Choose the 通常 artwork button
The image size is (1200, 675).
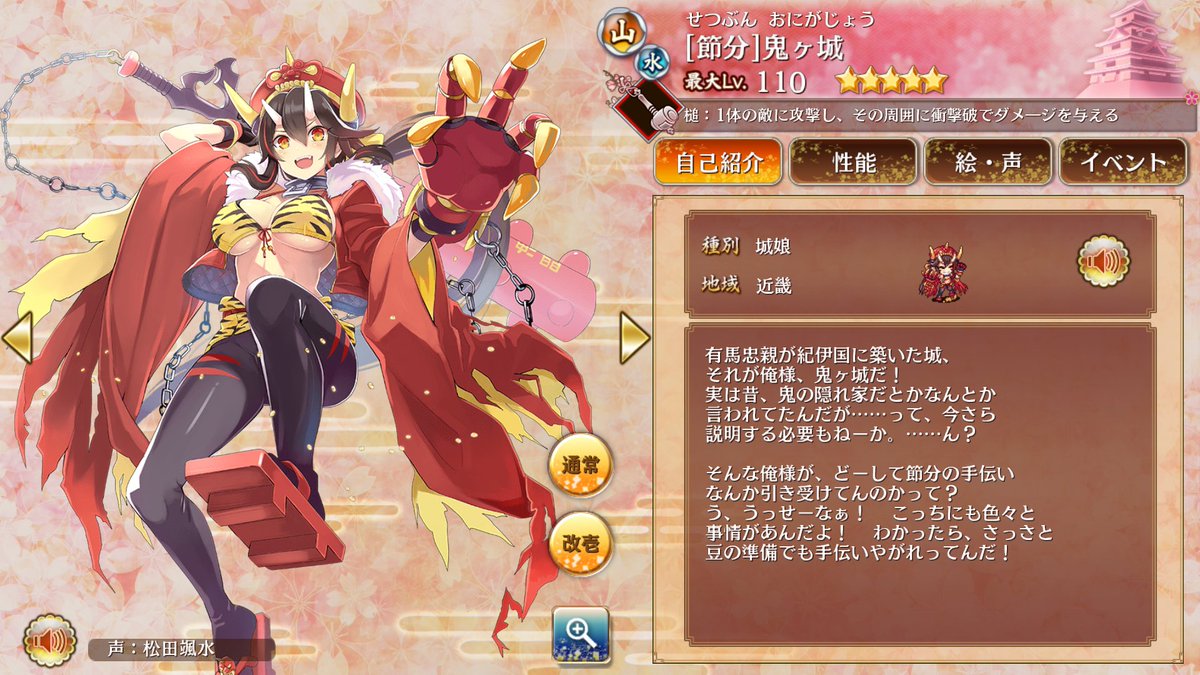click(x=581, y=467)
